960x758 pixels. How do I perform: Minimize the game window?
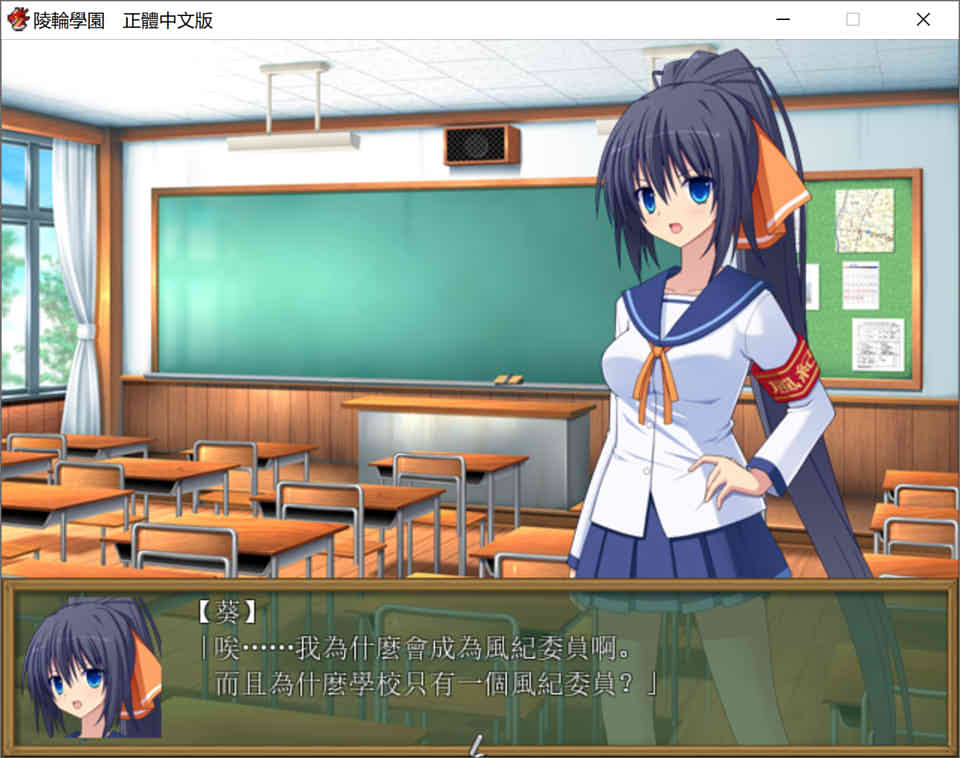pos(783,19)
